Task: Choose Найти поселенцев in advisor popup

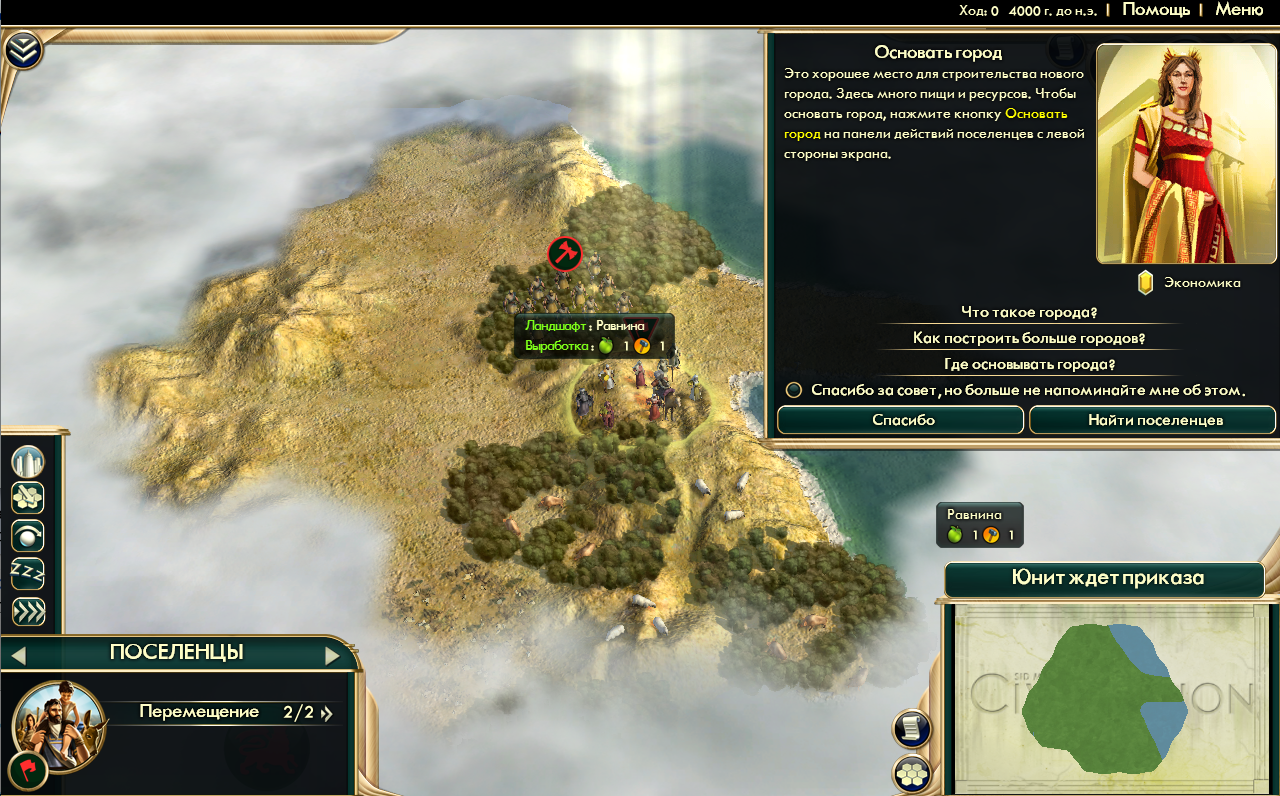Action: (x=1154, y=420)
